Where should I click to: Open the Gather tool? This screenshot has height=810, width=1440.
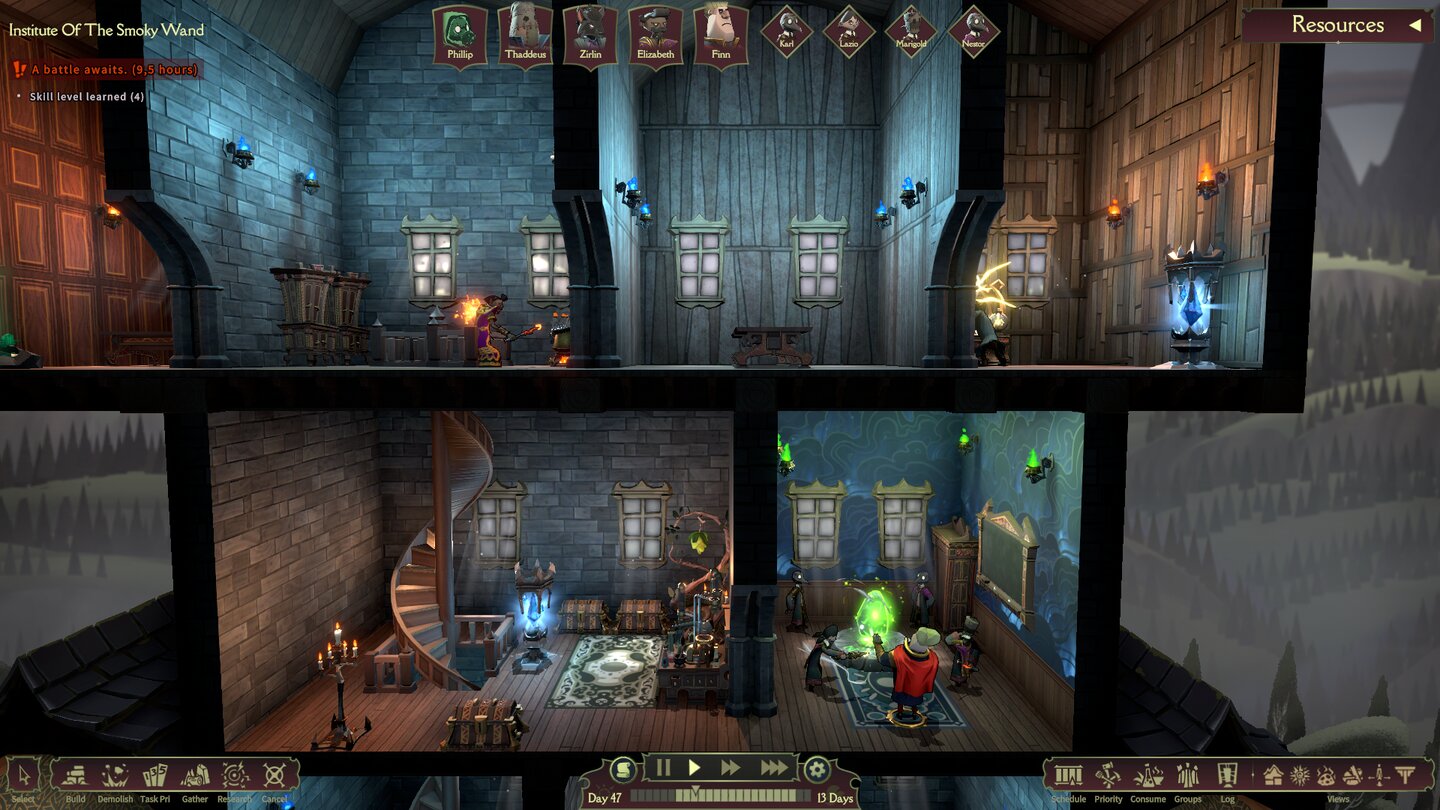click(194, 772)
